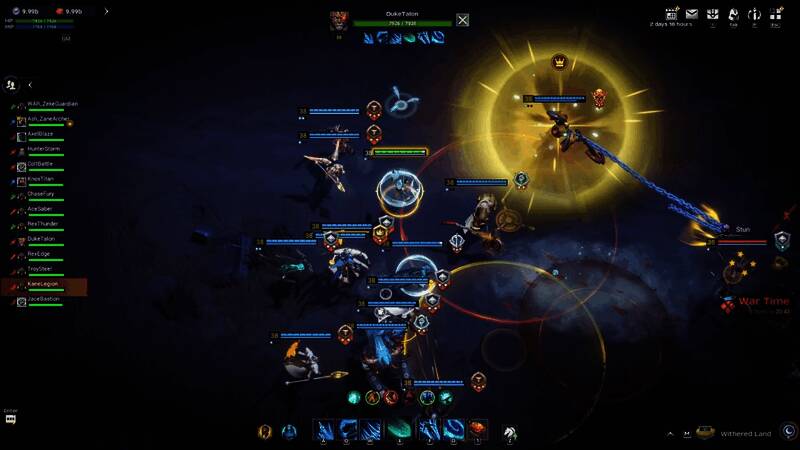Close the DukeTalon target panel
The image size is (800, 450).
tap(463, 19)
